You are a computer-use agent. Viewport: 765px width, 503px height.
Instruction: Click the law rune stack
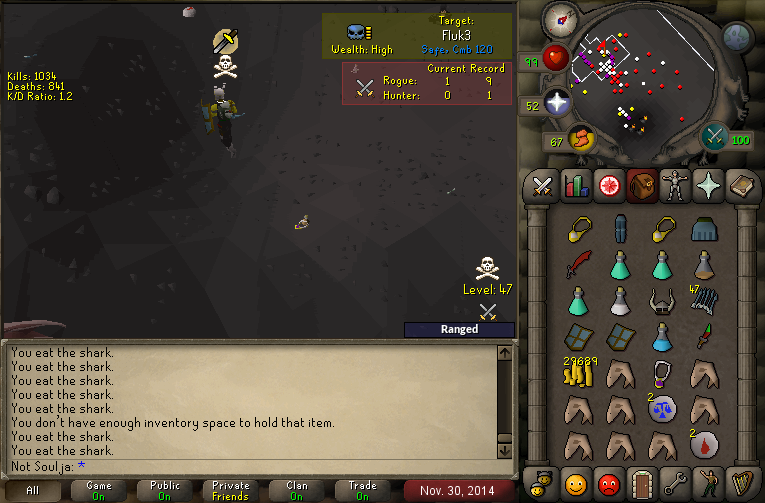660,409
